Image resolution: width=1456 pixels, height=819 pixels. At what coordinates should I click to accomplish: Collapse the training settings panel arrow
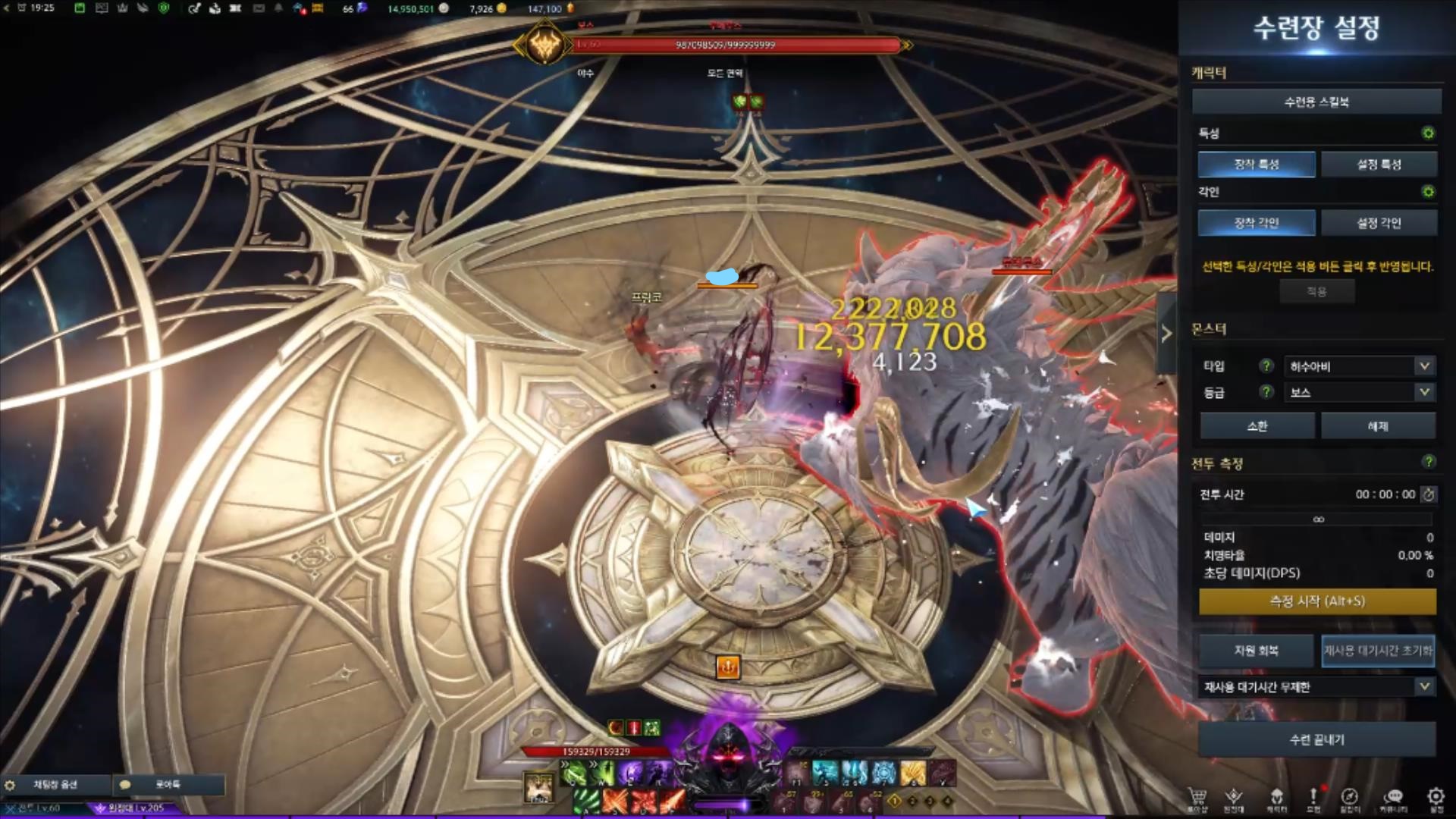[1166, 333]
